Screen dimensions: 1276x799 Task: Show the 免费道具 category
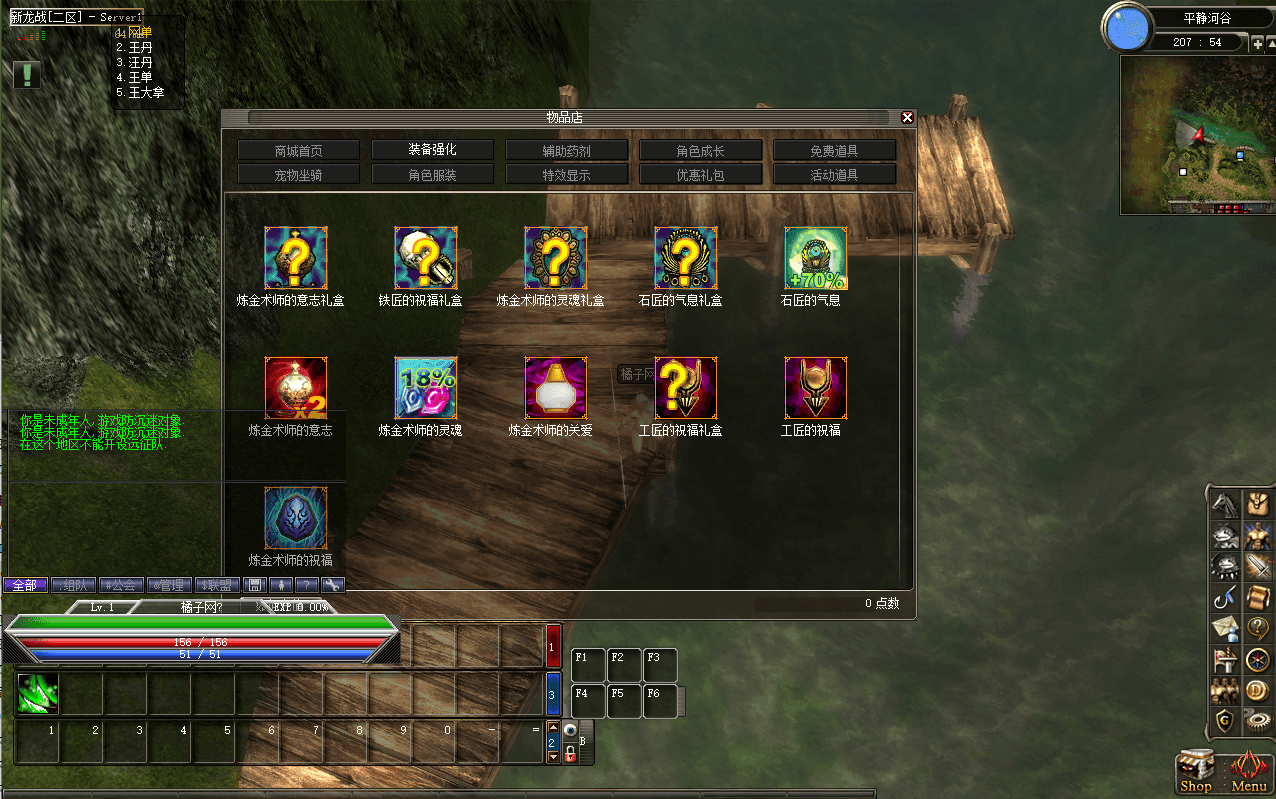pyautogui.click(x=834, y=151)
